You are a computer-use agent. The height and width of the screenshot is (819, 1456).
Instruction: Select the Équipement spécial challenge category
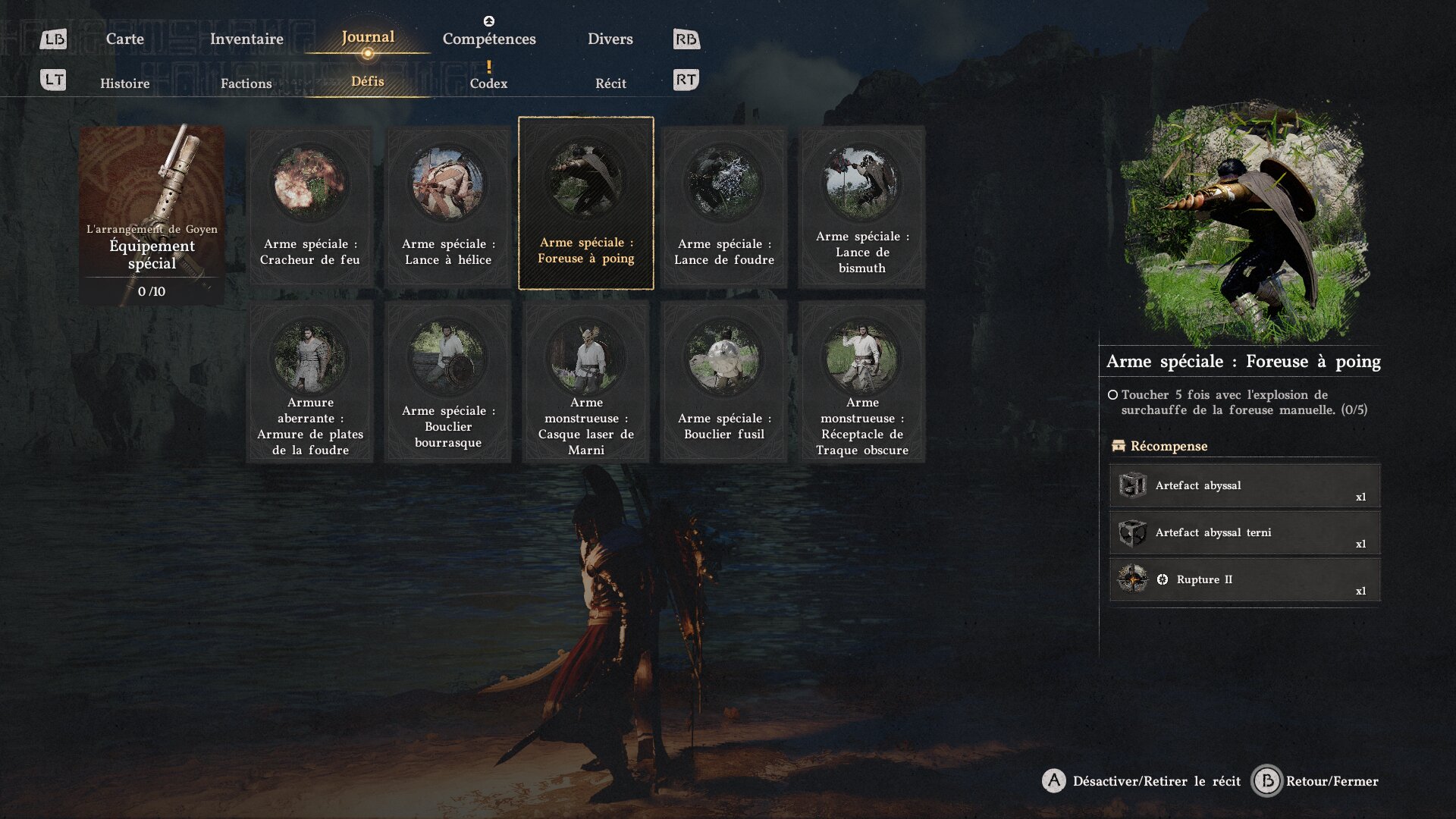(152, 214)
